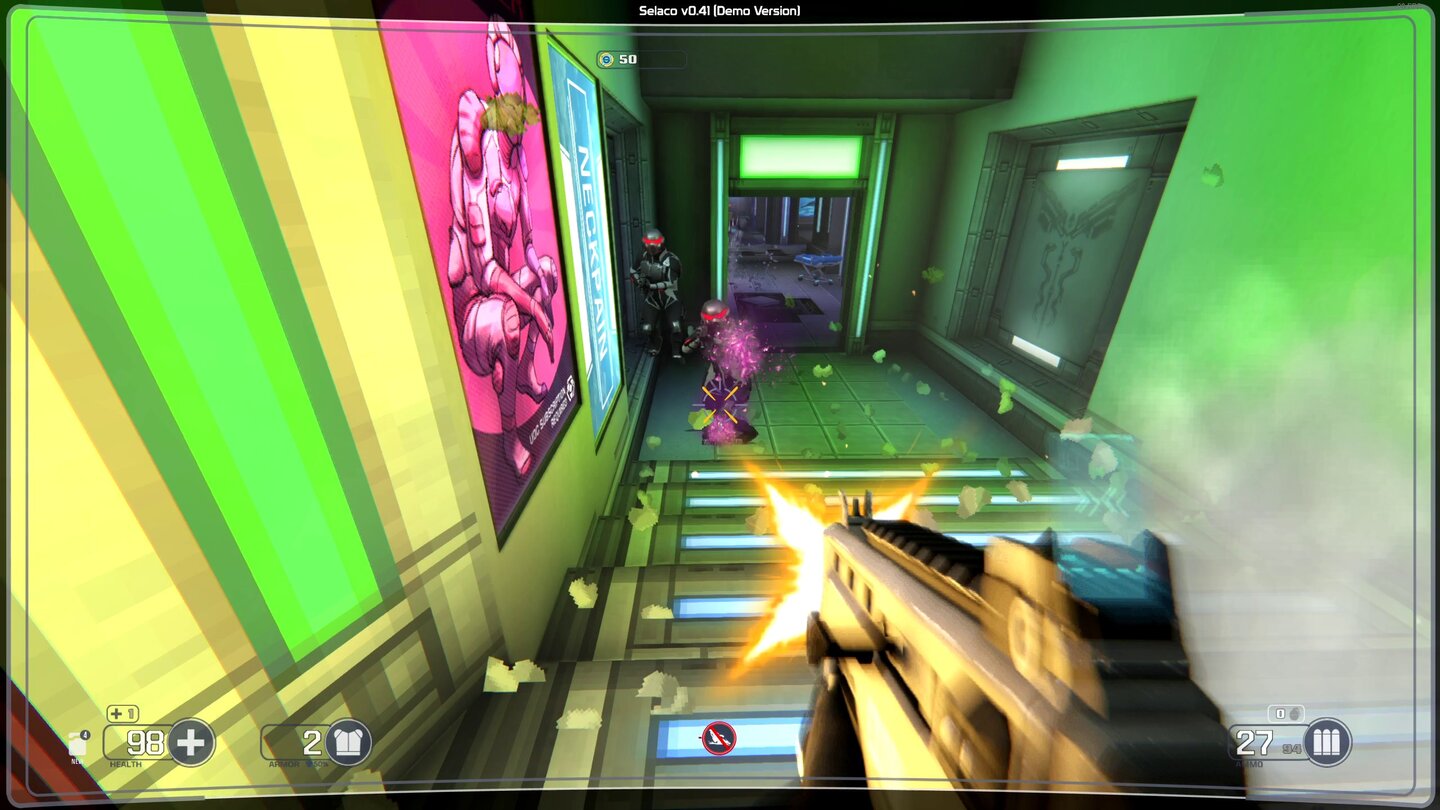
Task: Click the bullets icon next to ammo count
Action: point(1327,743)
